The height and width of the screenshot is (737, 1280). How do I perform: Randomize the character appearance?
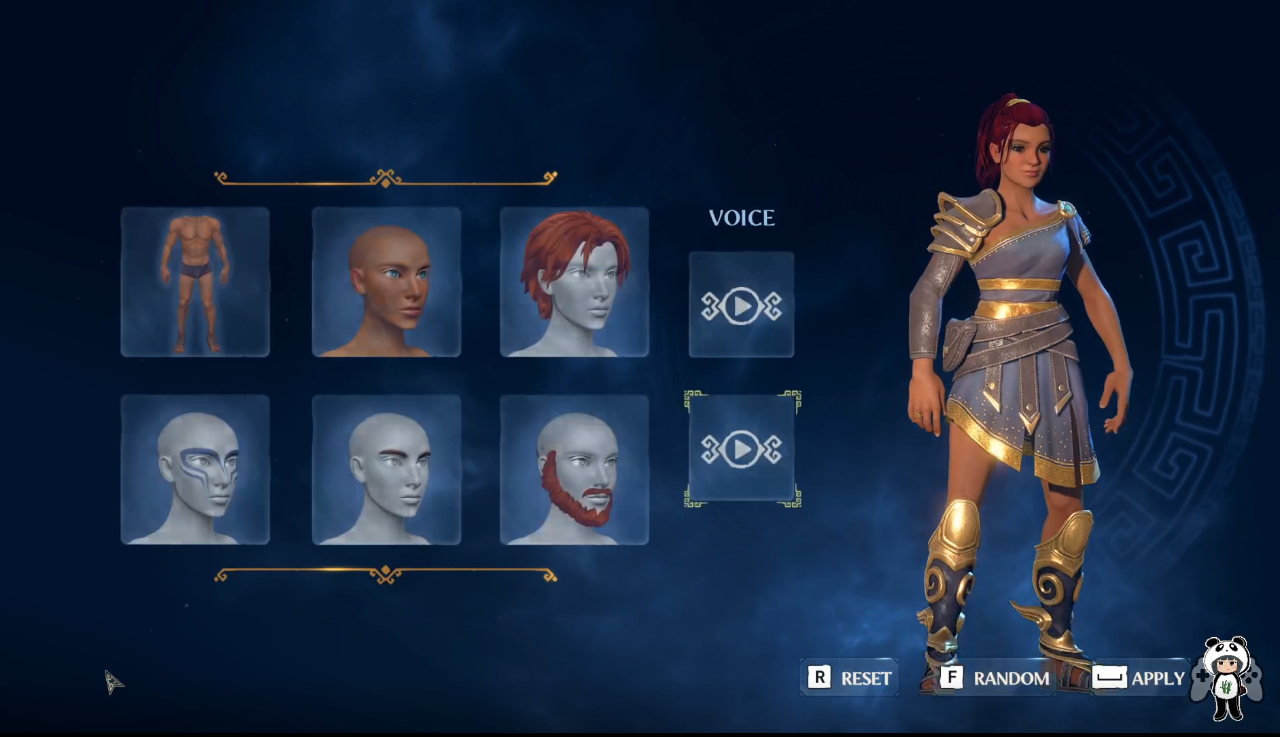tap(996, 678)
